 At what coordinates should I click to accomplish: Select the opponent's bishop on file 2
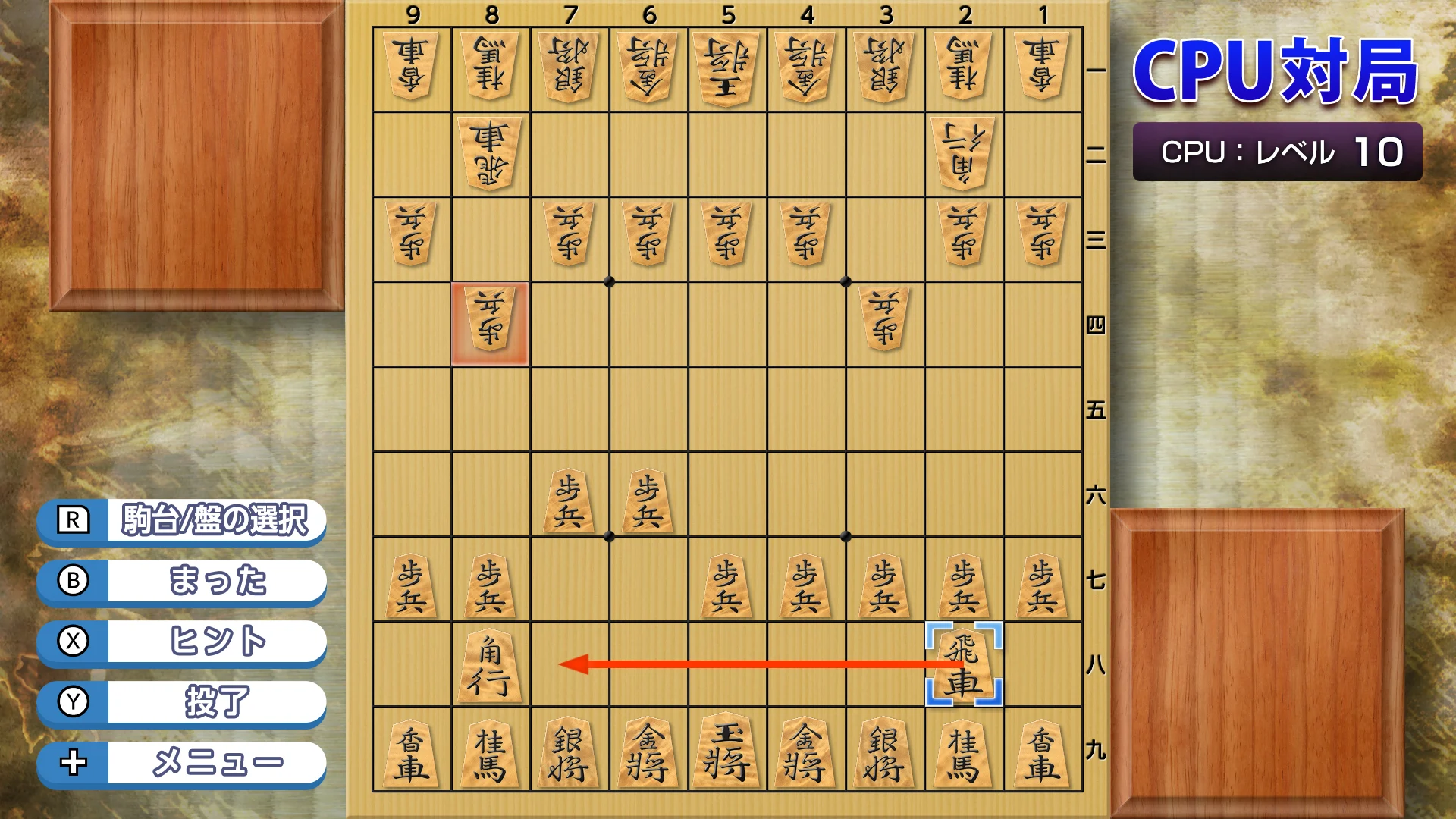963,152
